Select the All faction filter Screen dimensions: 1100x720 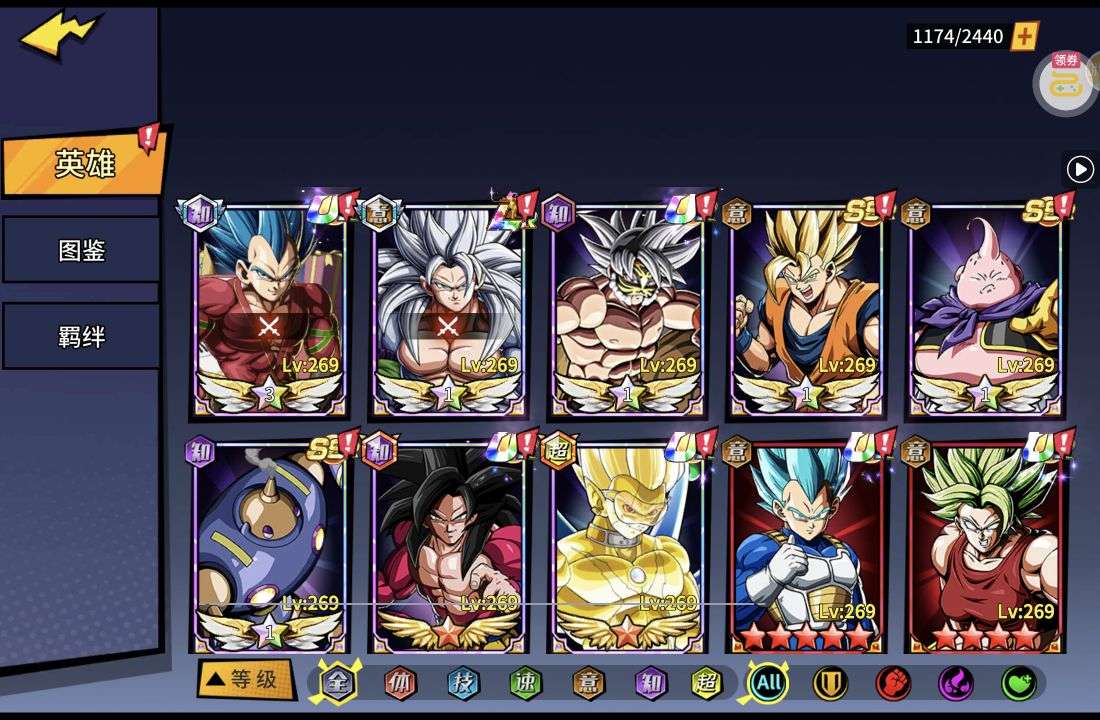coord(768,683)
